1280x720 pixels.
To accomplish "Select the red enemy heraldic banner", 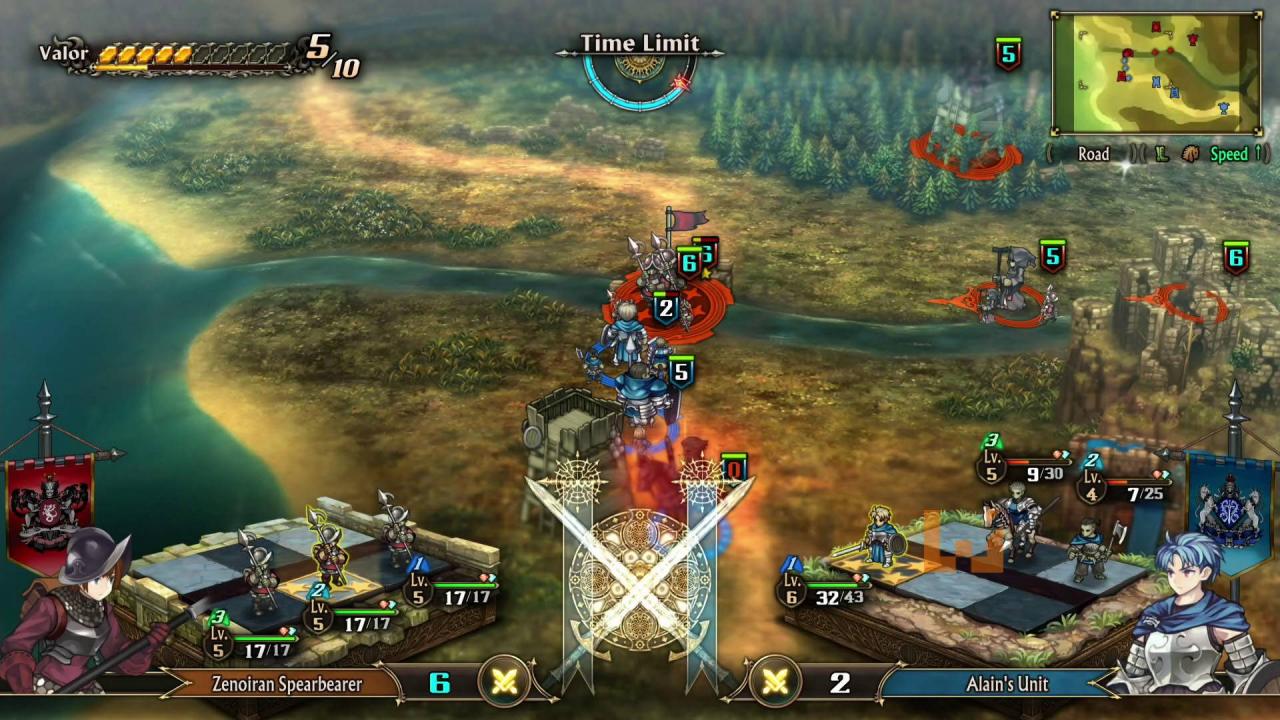I will [49, 510].
